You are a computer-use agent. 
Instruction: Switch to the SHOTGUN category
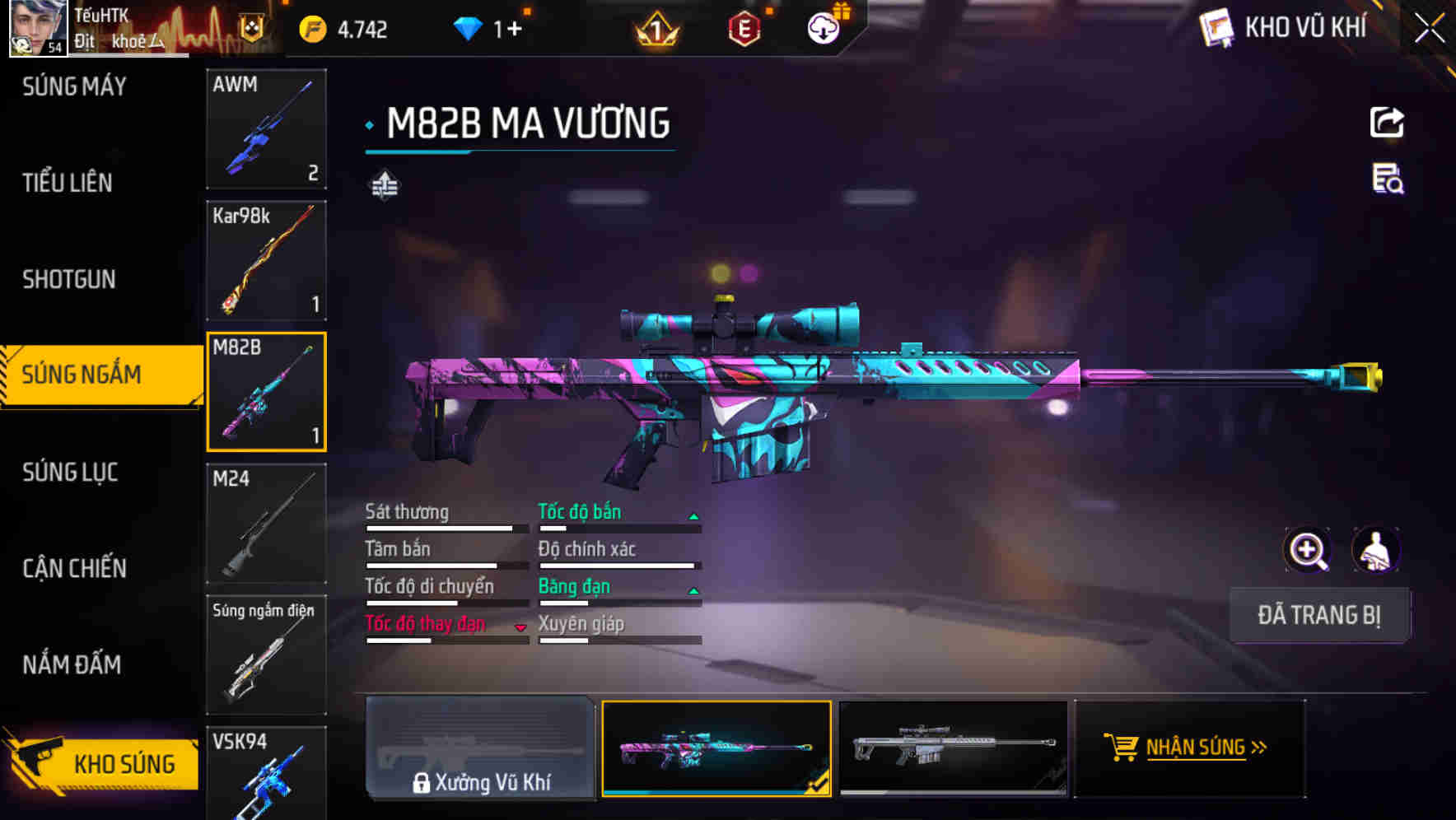(68, 280)
